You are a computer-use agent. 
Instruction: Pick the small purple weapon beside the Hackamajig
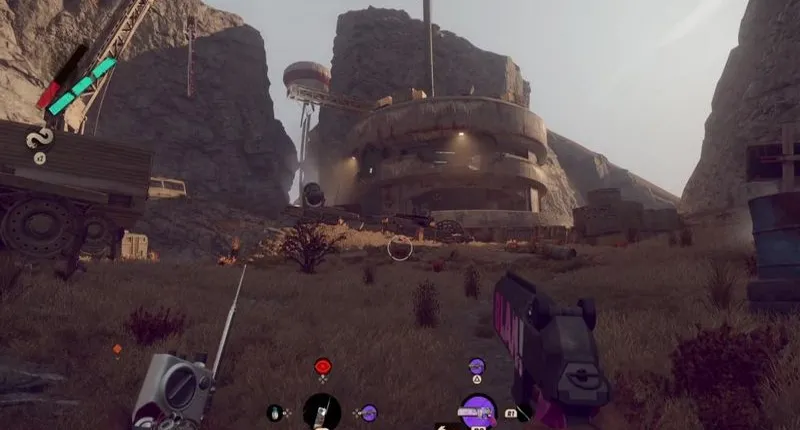[x=369, y=412]
